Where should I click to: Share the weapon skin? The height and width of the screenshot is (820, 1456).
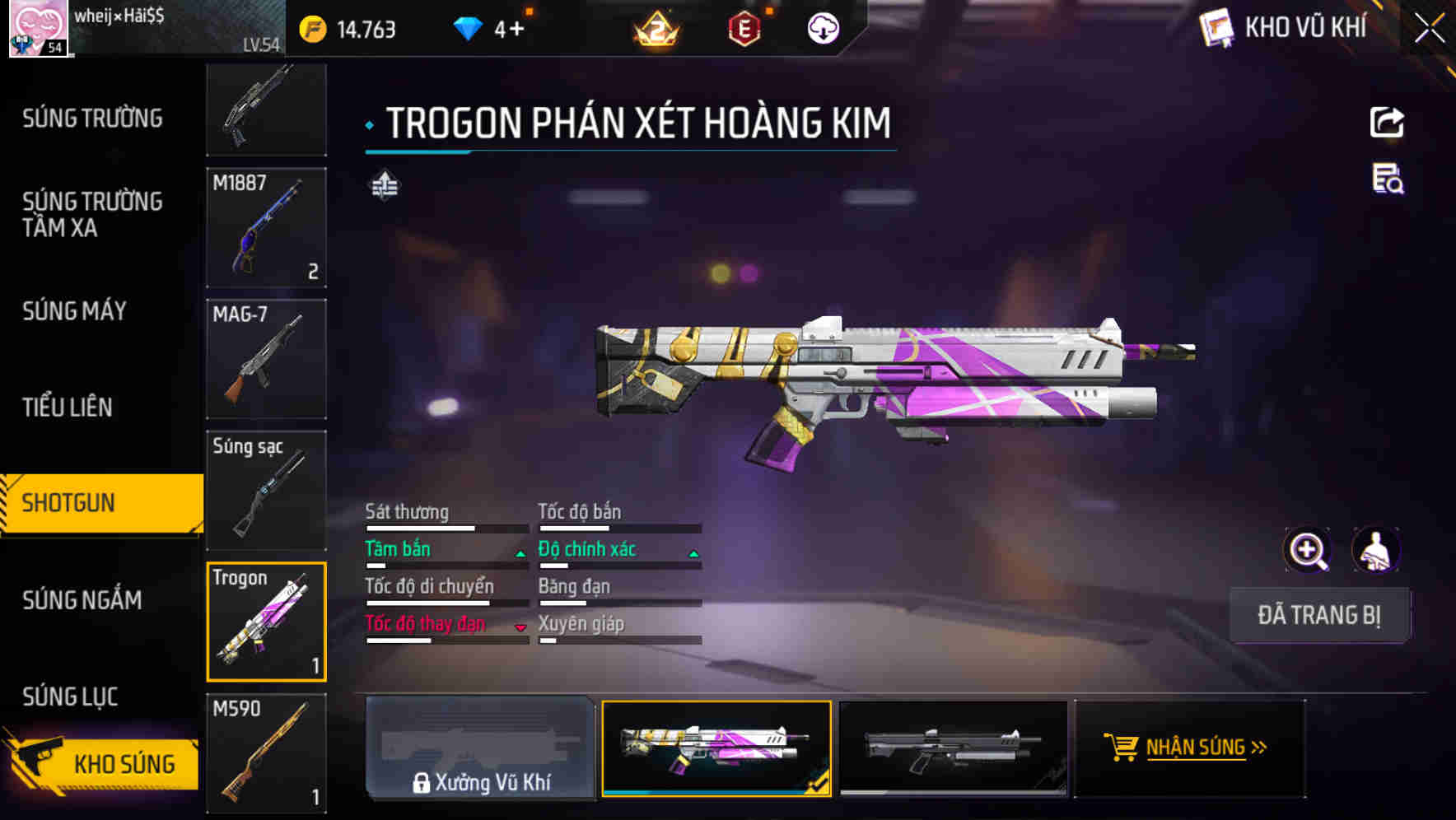[x=1387, y=123]
